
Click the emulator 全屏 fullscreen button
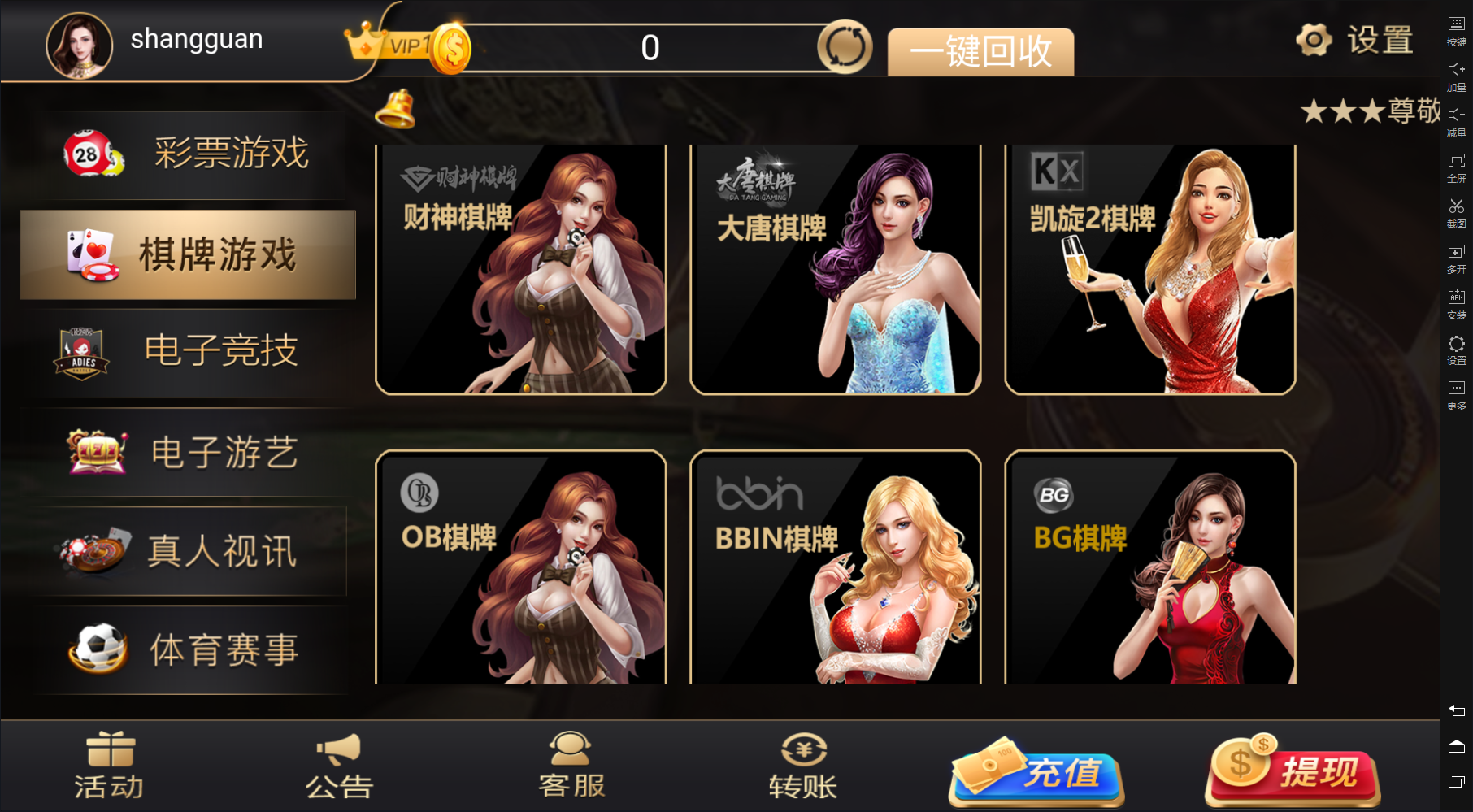[x=1456, y=166]
